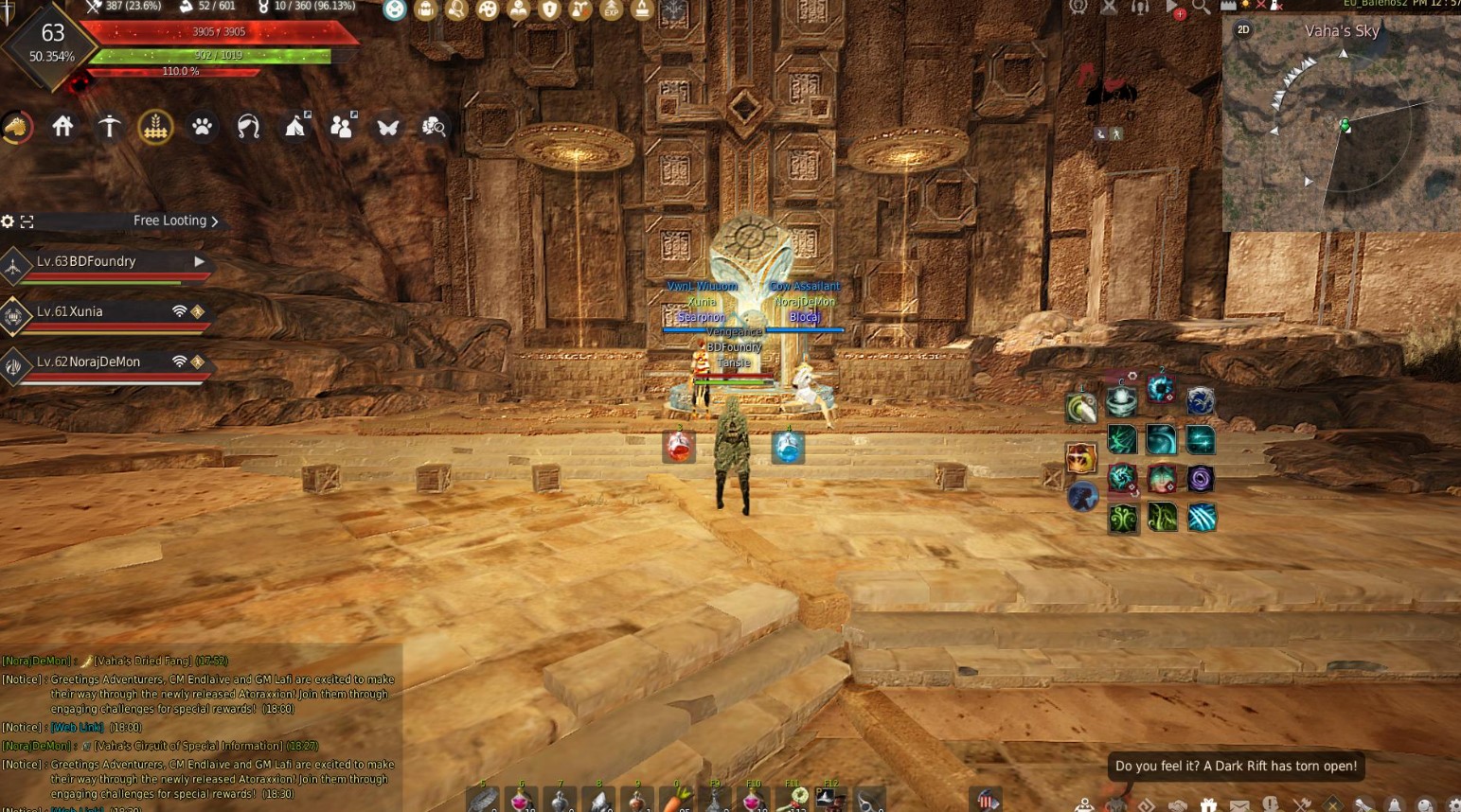1461x812 pixels.
Task: Activate the purple spiral skill icon
Action: tap(1201, 479)
